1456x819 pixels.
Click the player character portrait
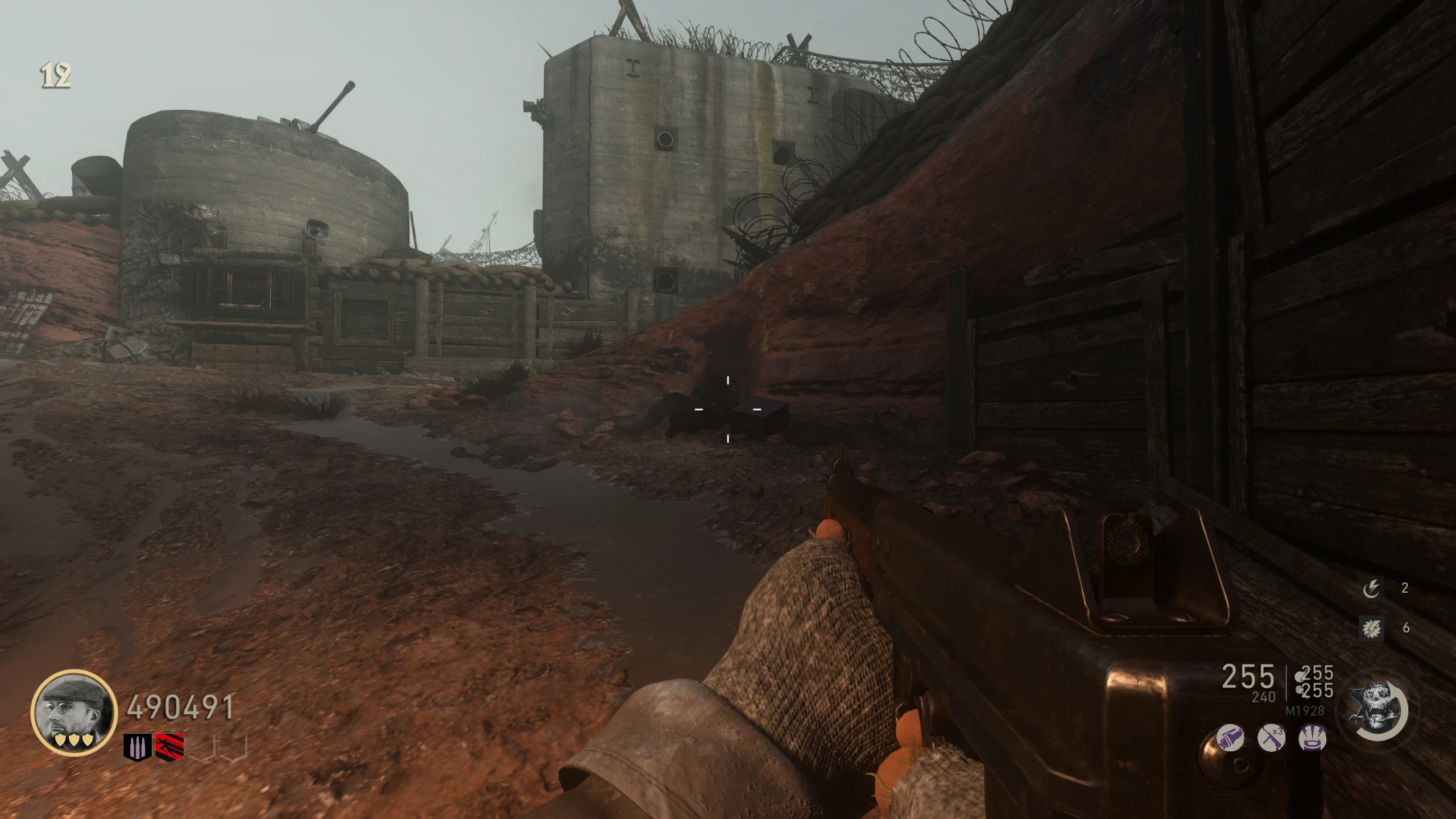[x=73, y=712]
